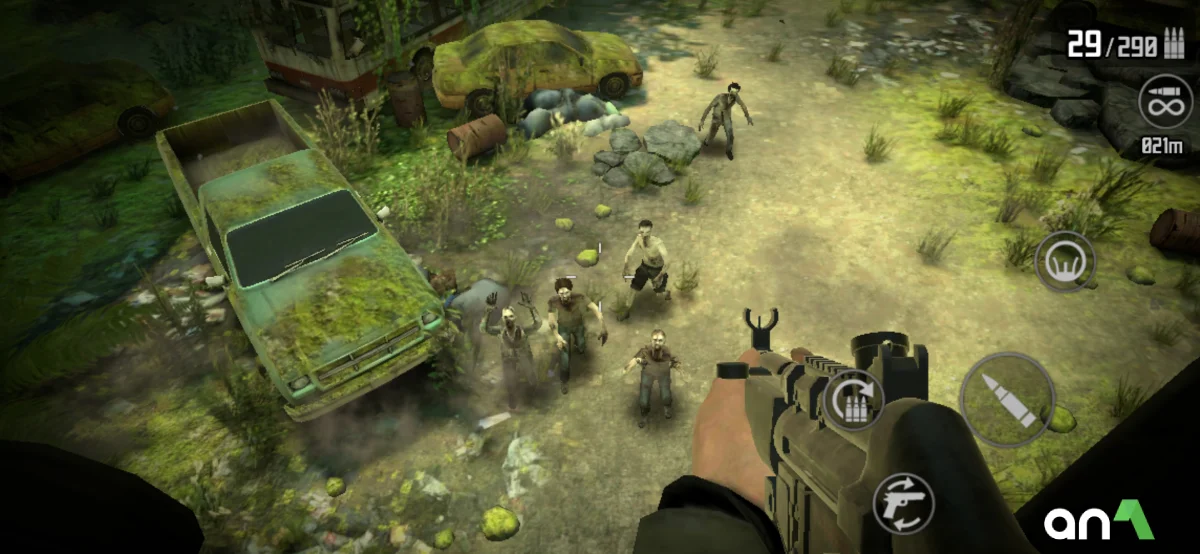Tap the bullet fire button

1007,400
